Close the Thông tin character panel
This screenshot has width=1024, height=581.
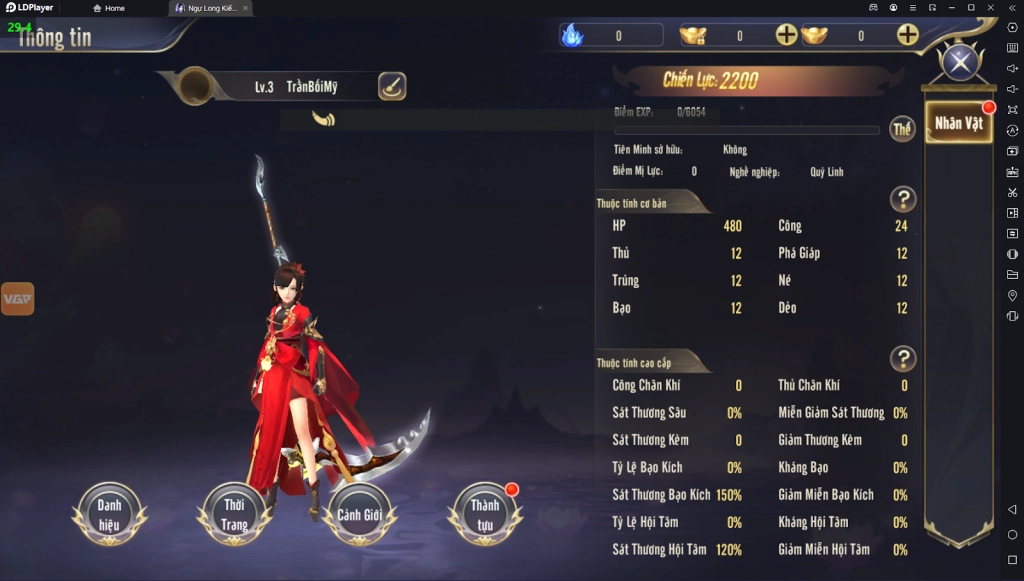tap(960, 63)
